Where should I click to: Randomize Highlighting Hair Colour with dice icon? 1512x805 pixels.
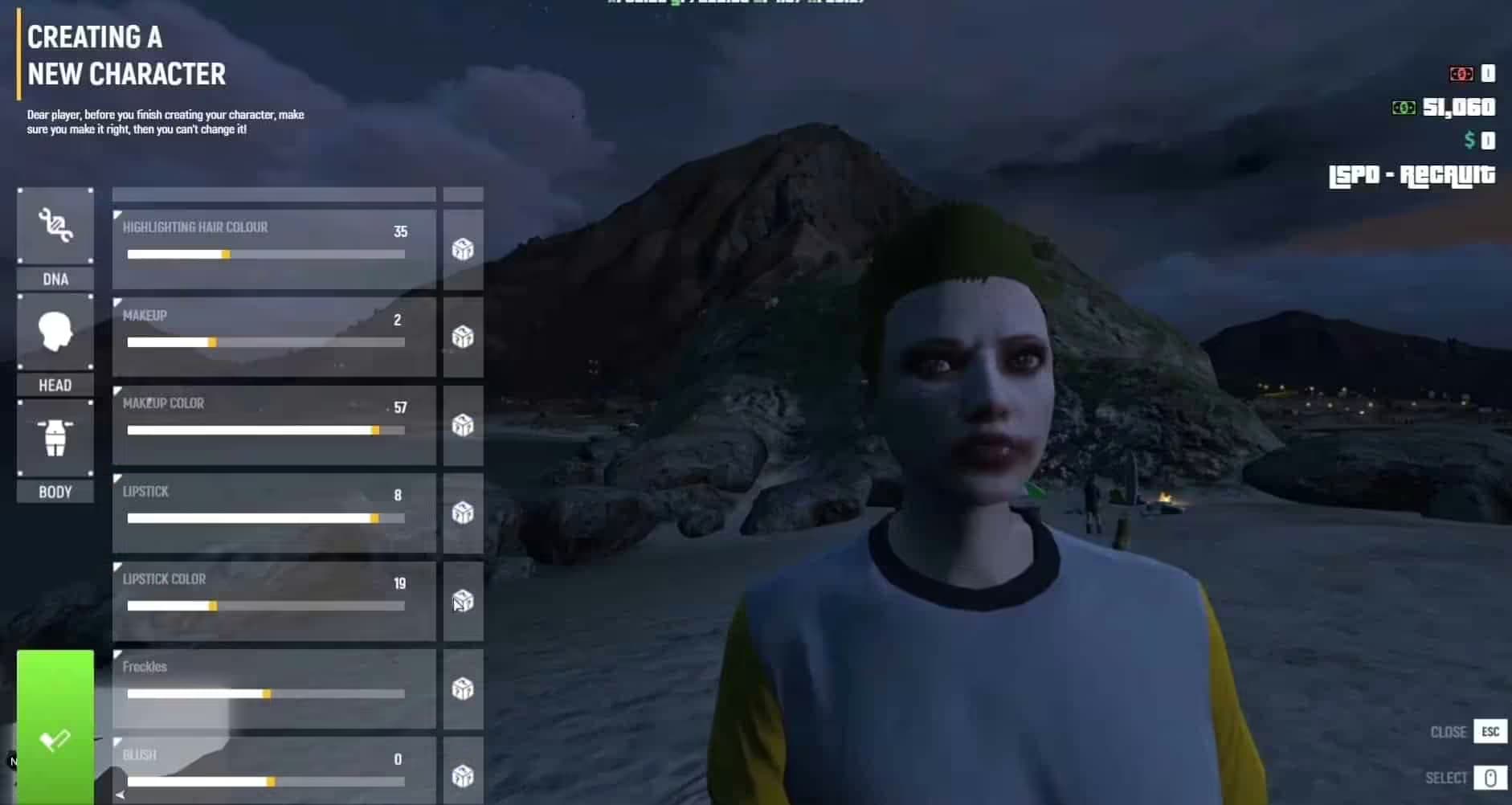464,249
